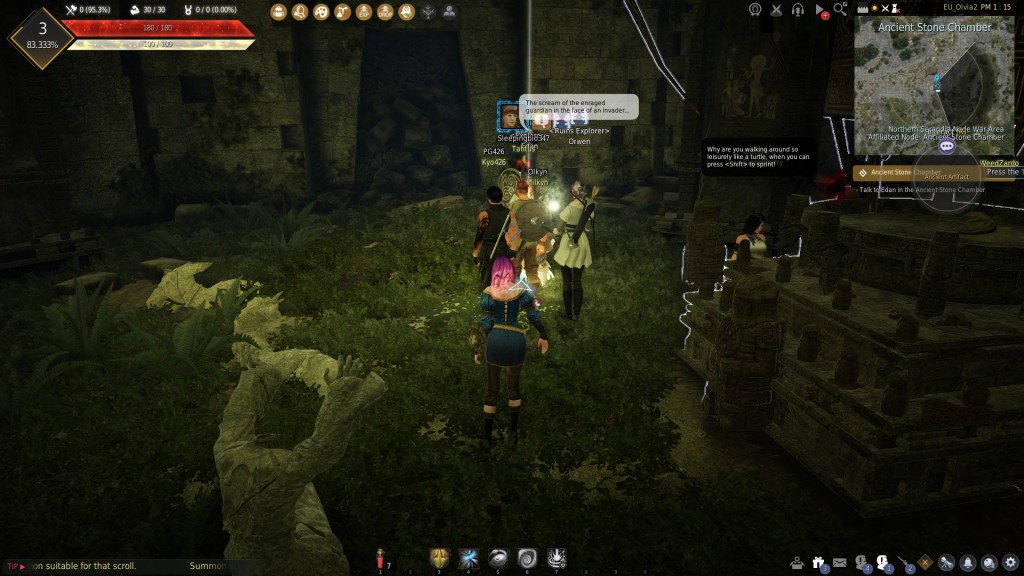Open the mail envelope icon
1024x576 pixels.
840,562
